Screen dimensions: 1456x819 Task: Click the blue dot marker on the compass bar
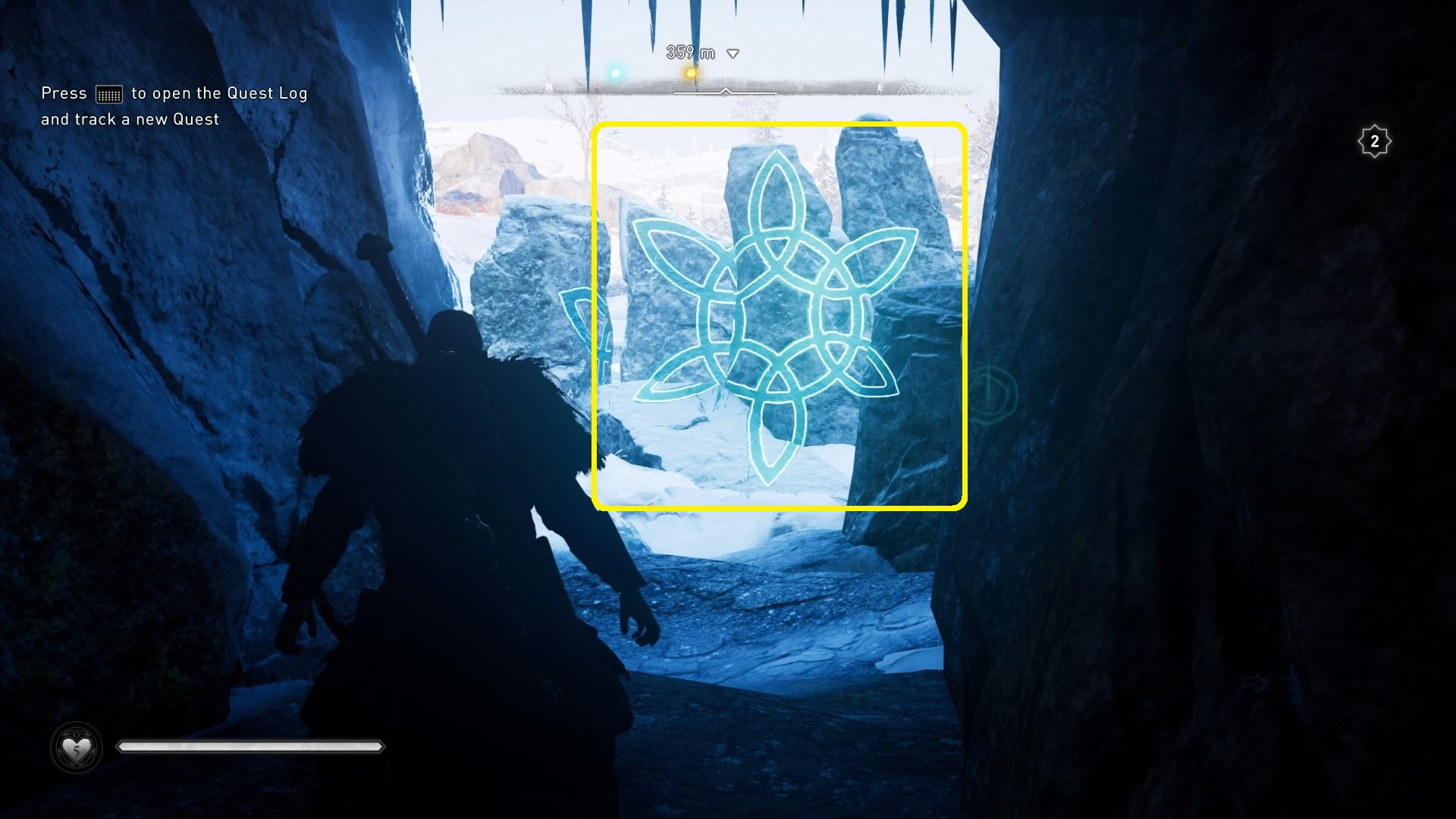pyautogui.click(x=614, y=71)
